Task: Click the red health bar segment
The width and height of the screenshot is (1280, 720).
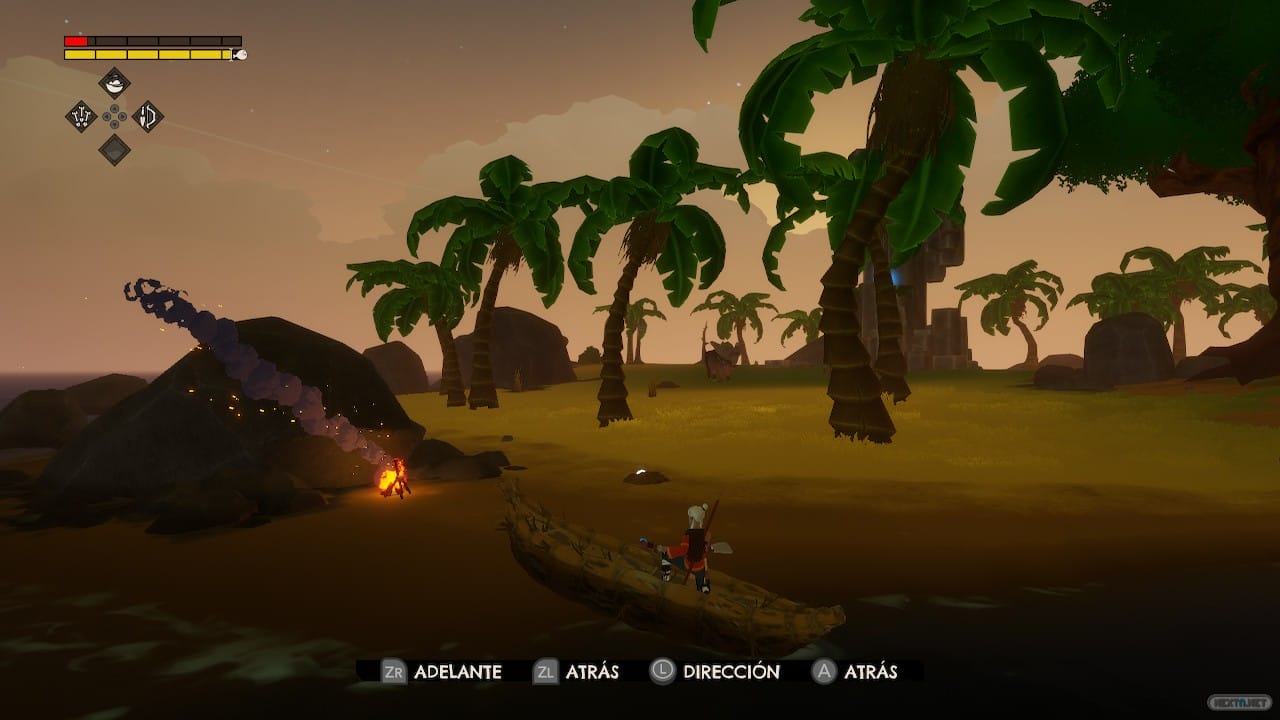Action: 75,40
